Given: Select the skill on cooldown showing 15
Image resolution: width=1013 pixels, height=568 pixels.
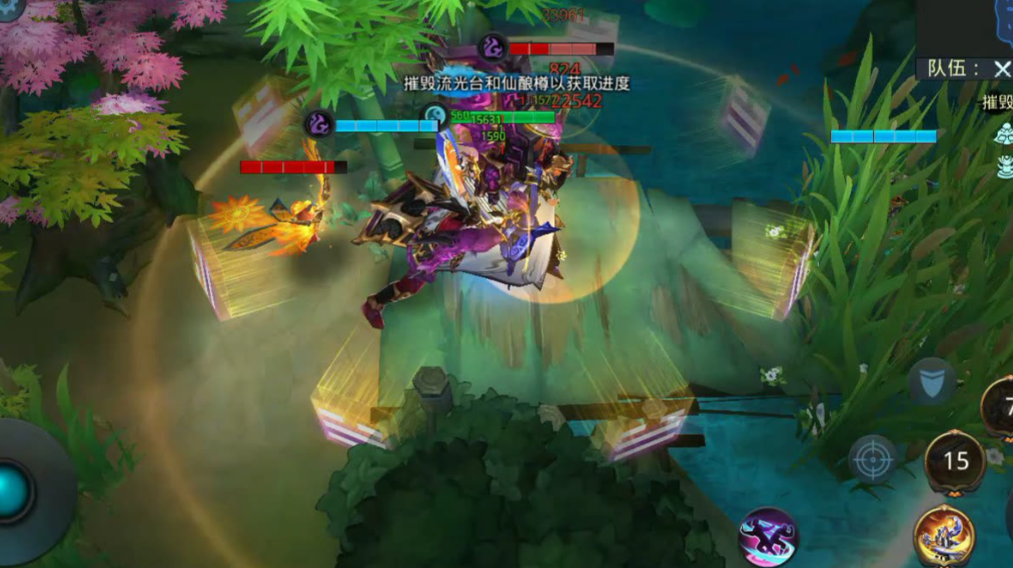Looking at the screenshot, I should point(956,461).
